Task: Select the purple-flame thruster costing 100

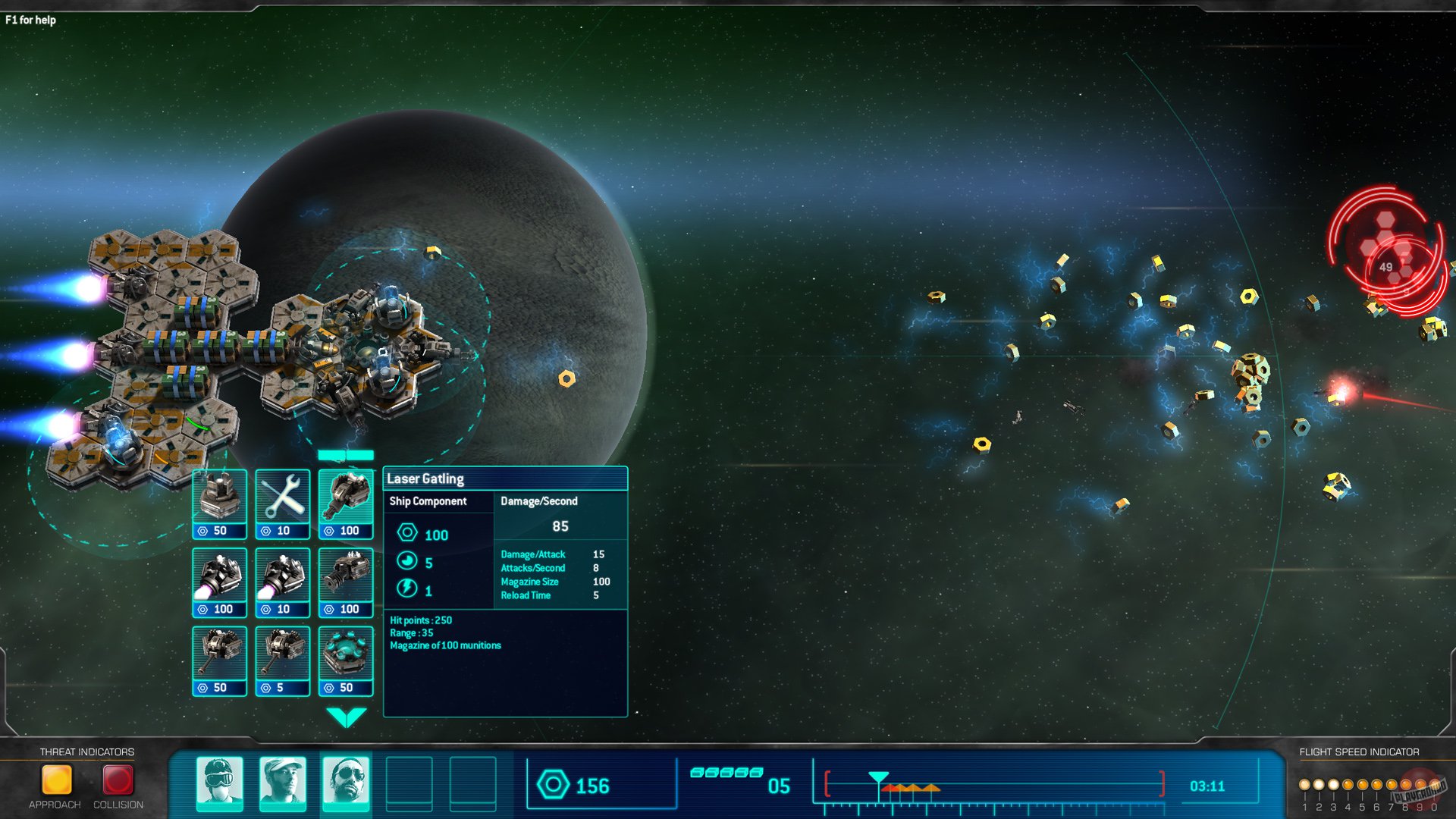Action: pos(219,582)
